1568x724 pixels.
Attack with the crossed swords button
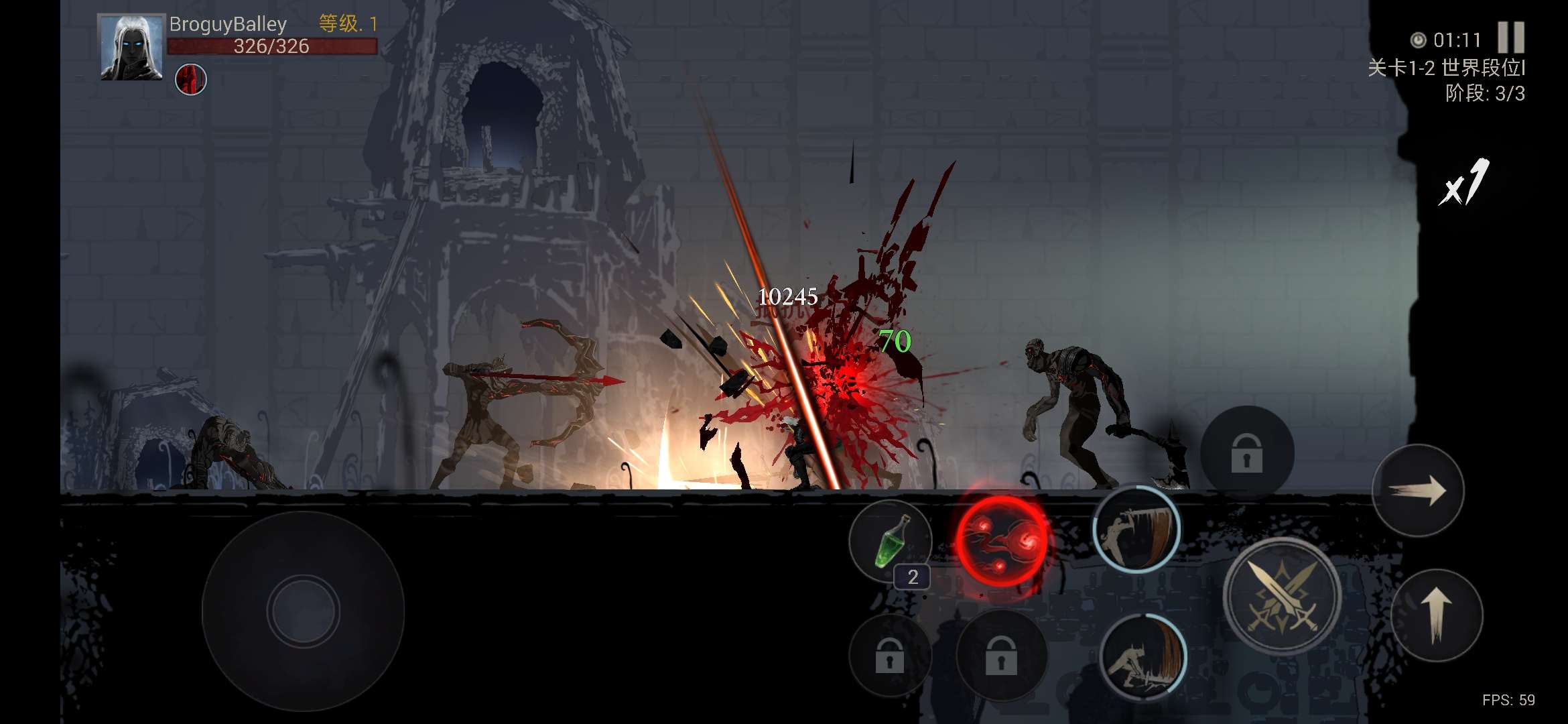pos(1281,596)
